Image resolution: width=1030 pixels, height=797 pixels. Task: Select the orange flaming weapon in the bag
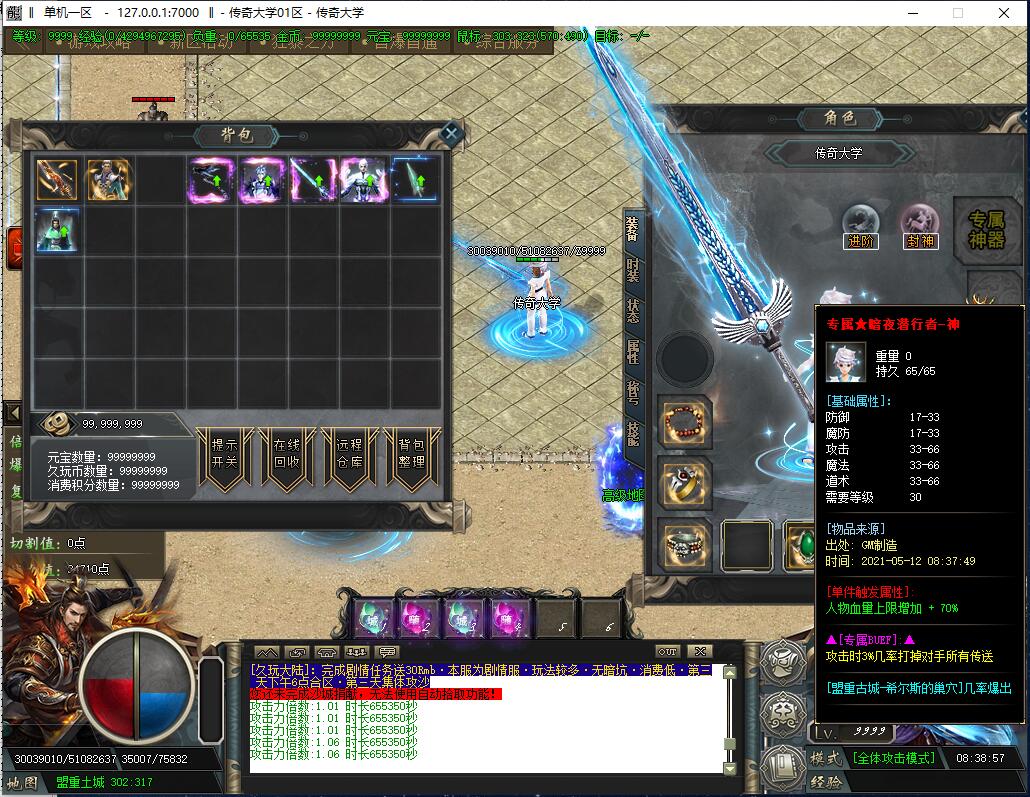coord(57,180)
